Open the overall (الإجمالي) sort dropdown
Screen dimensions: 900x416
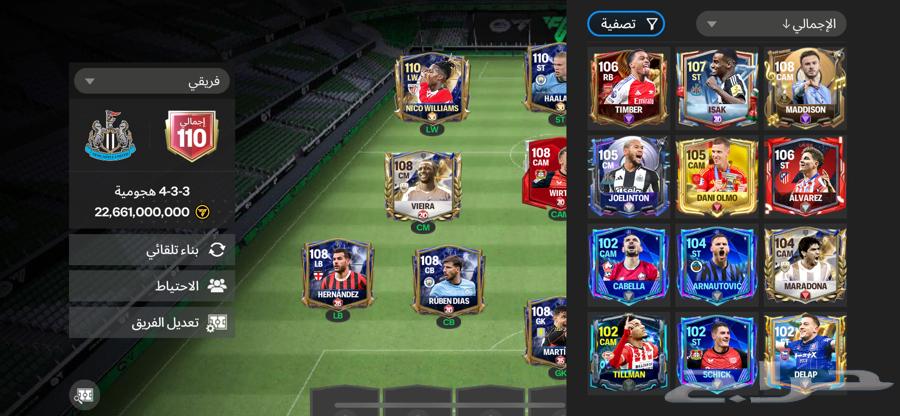pos(770,24)
